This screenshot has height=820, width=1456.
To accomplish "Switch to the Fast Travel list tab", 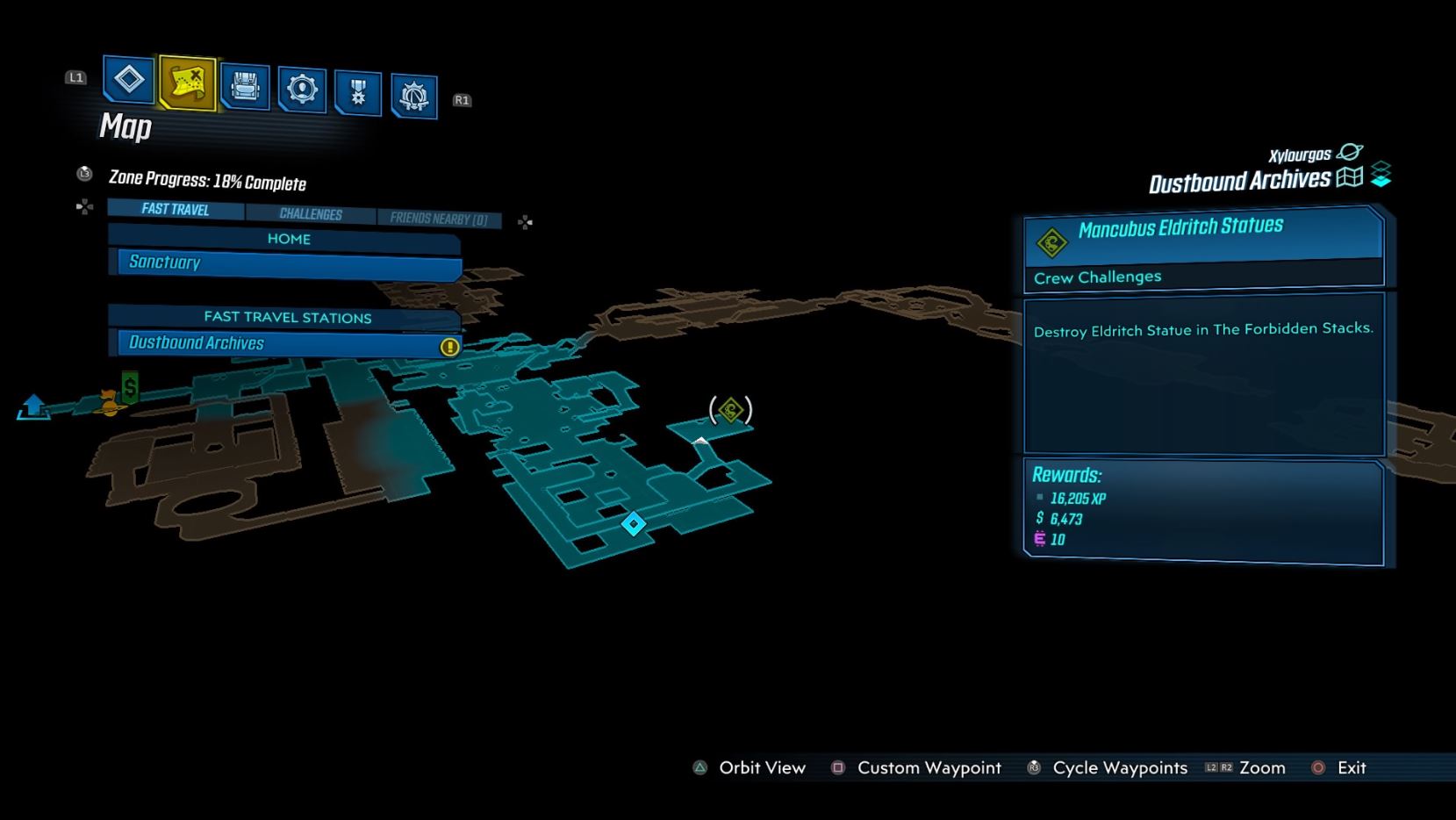I will coord(176,209).
